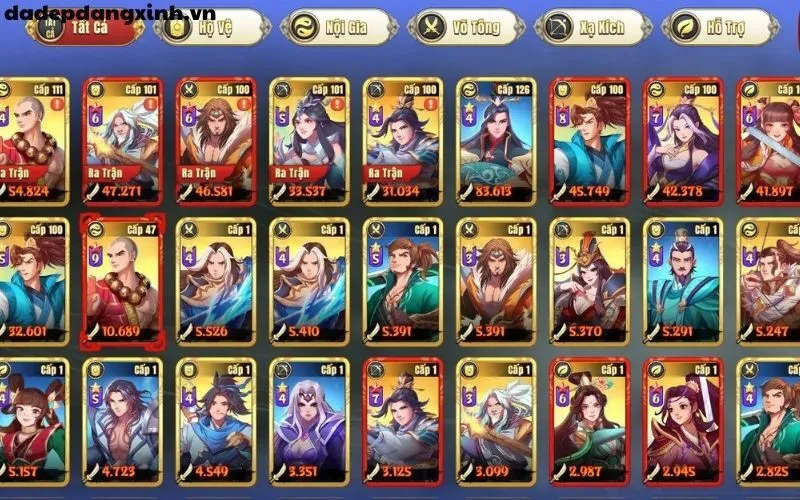Viewport: 800px width, 500px height.
Task: Choose the hero card with power 5.370
Action: pyautogui.click(x=590, y=280)
